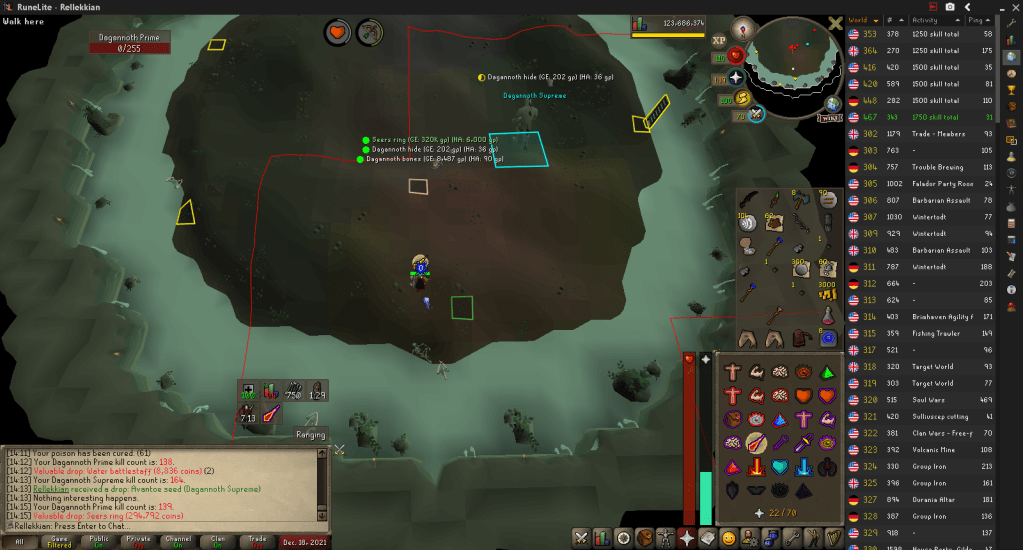Open the Skills stats tab
The height and width of the screenshot is (550, 1023).
pos(602,538)
